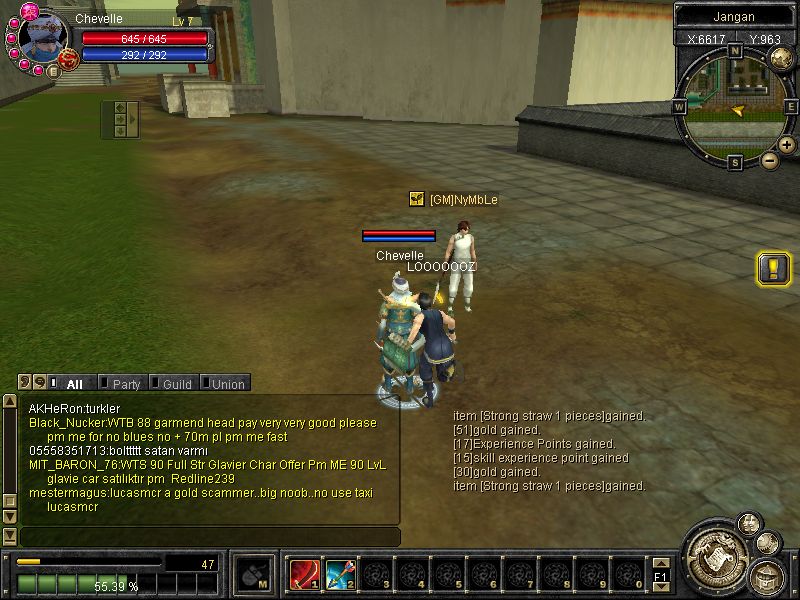Open the yellow exclamation alert button
This screenshot has height=600, width=800.
click(x=774, y=269)
